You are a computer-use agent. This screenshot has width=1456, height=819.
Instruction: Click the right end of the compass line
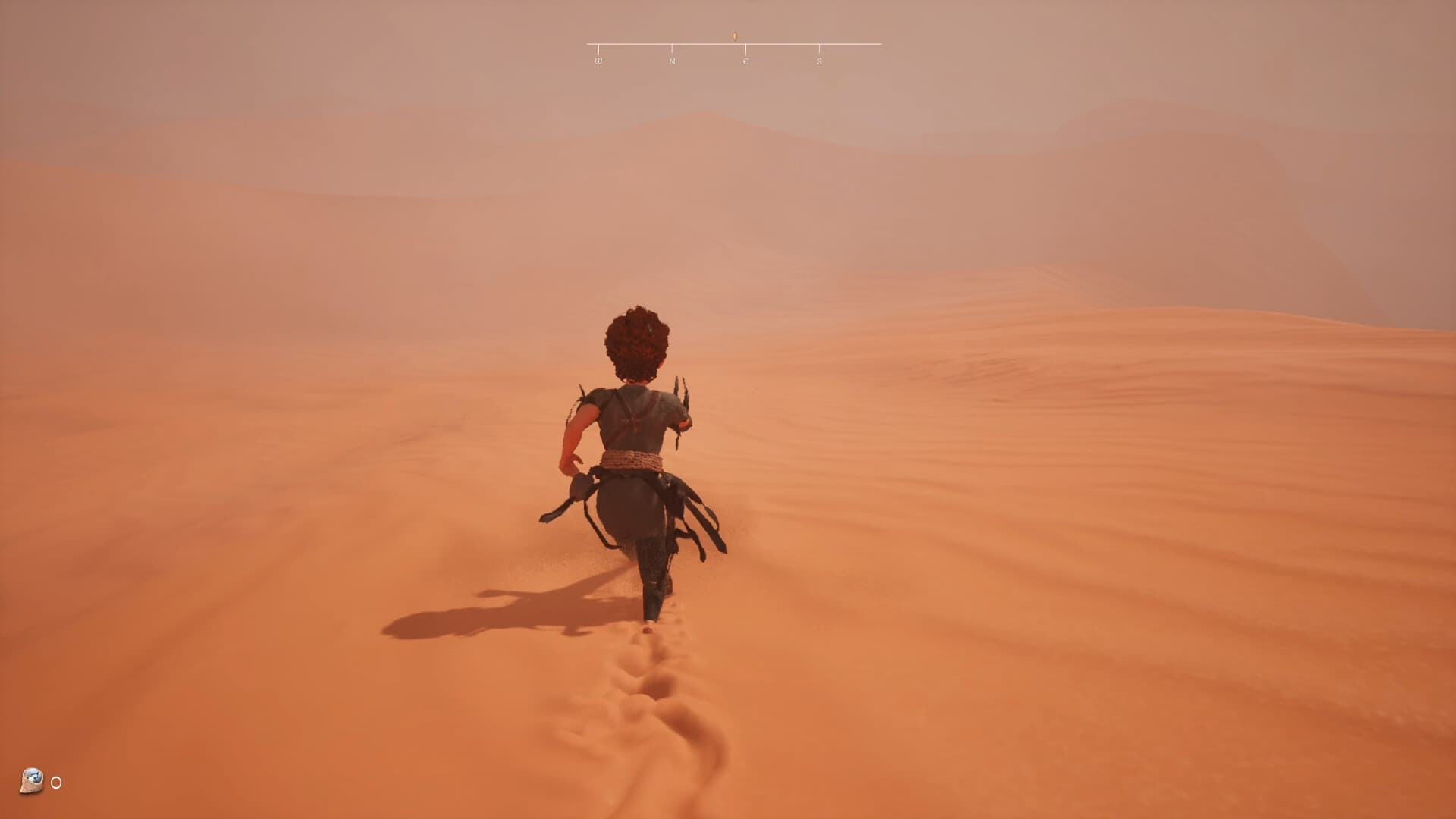(x=880, y=44)
